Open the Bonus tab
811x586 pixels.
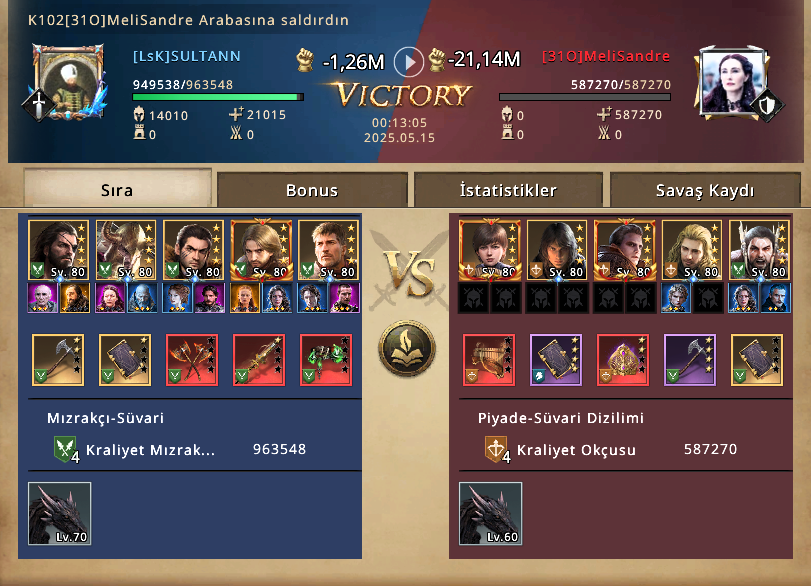point(312,190)
